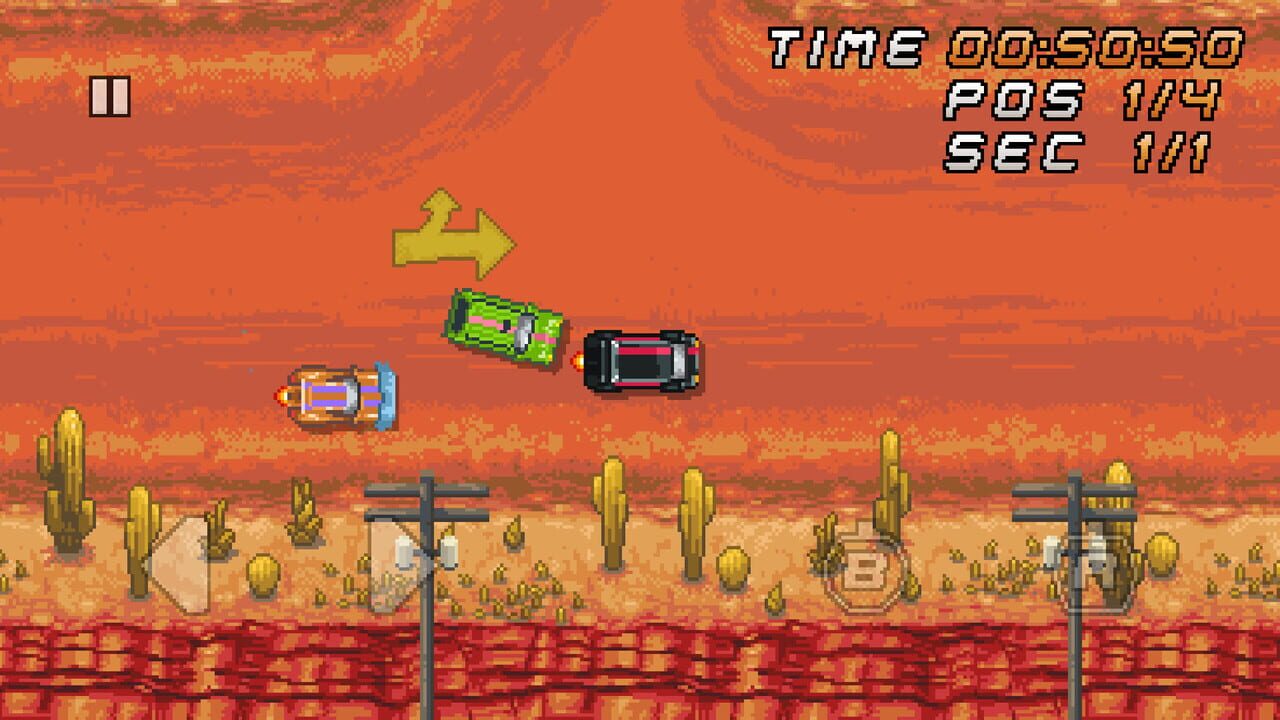
Task: Click the red rocky terrain at bottom
Action: [640, 680]
